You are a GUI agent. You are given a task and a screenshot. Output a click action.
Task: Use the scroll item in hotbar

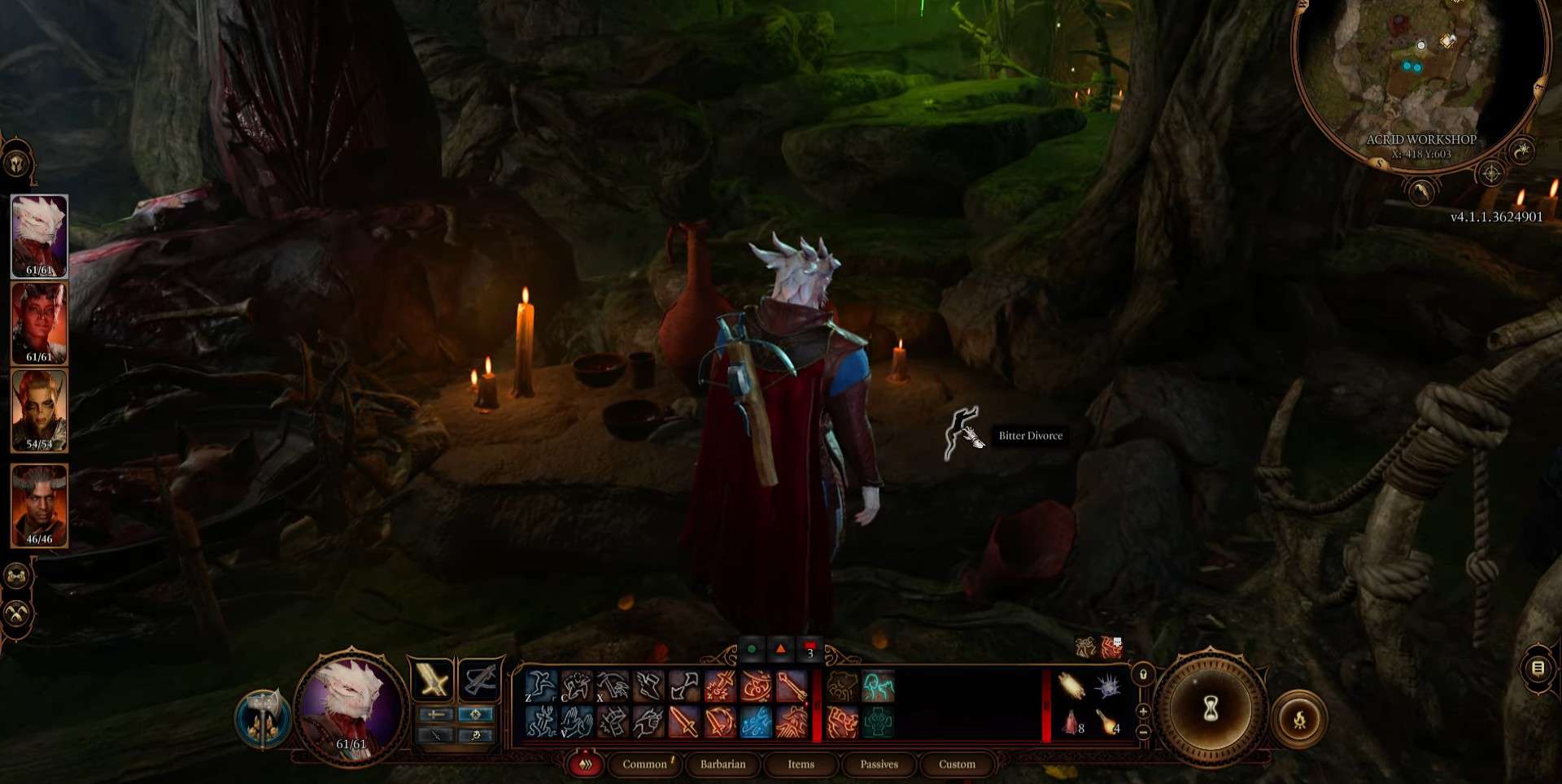[x=1071, y=687]
